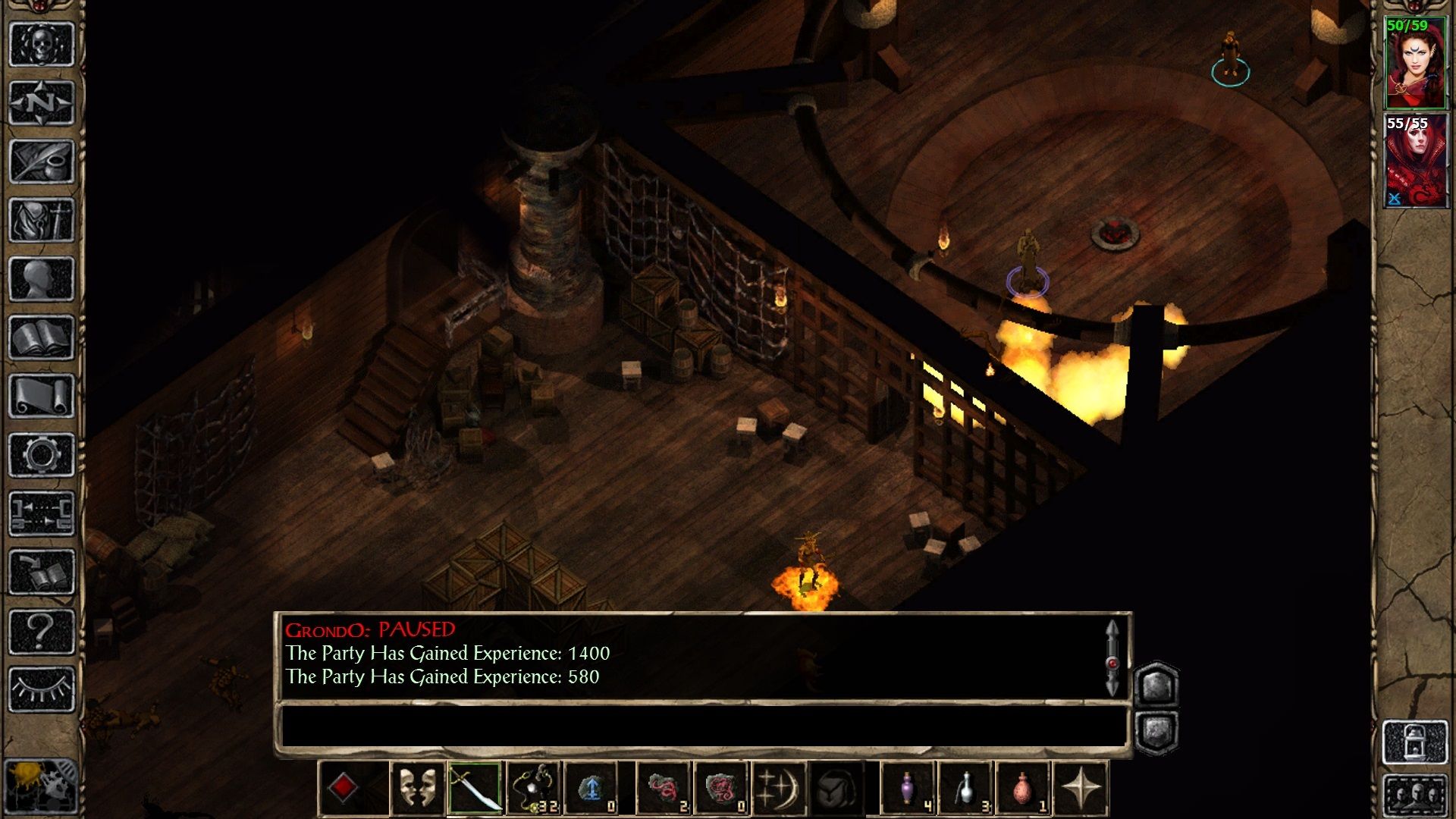Click the red diamond guard button
This screenshot has height=819, width=1456.
coord(343,789)
